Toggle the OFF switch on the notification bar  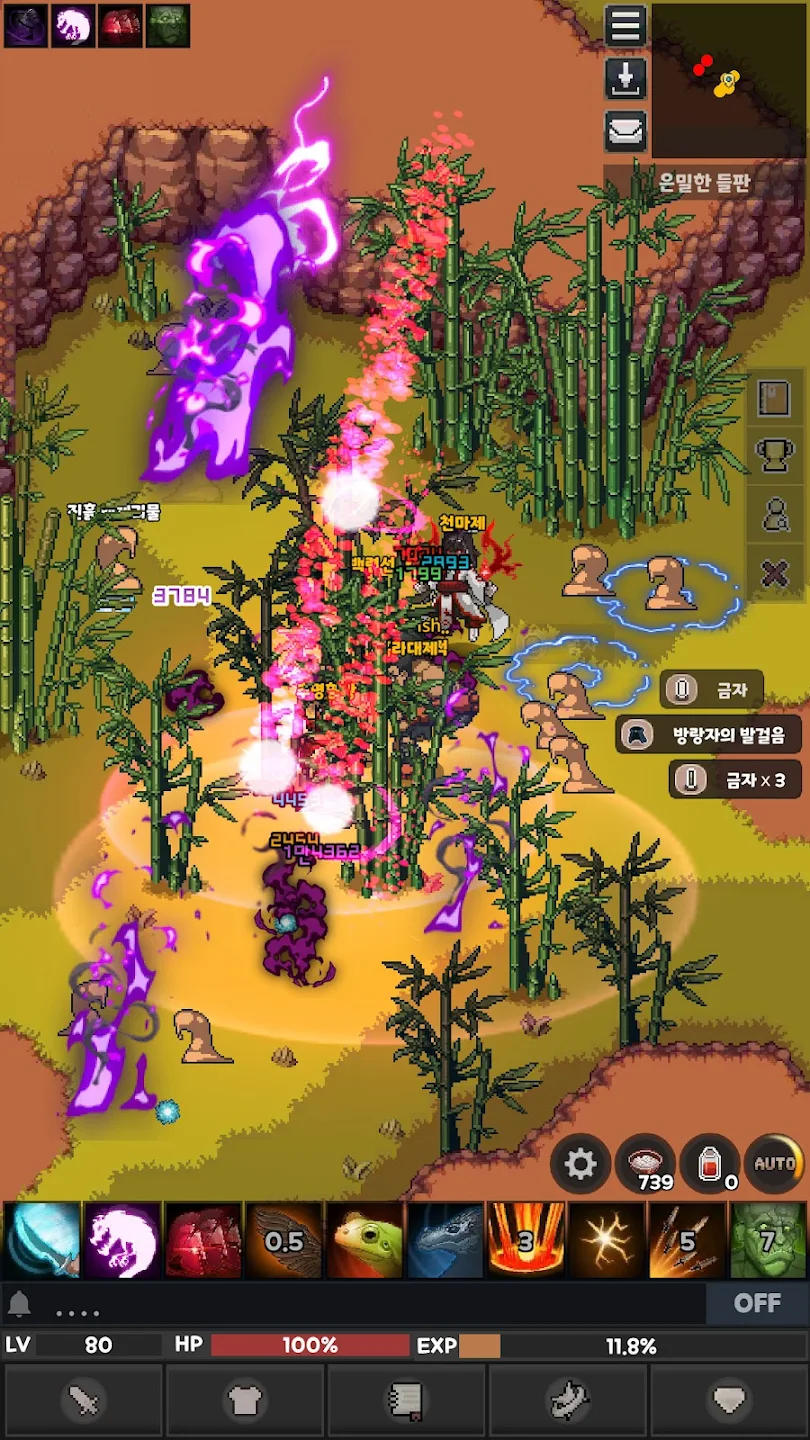coord(756,1303)
